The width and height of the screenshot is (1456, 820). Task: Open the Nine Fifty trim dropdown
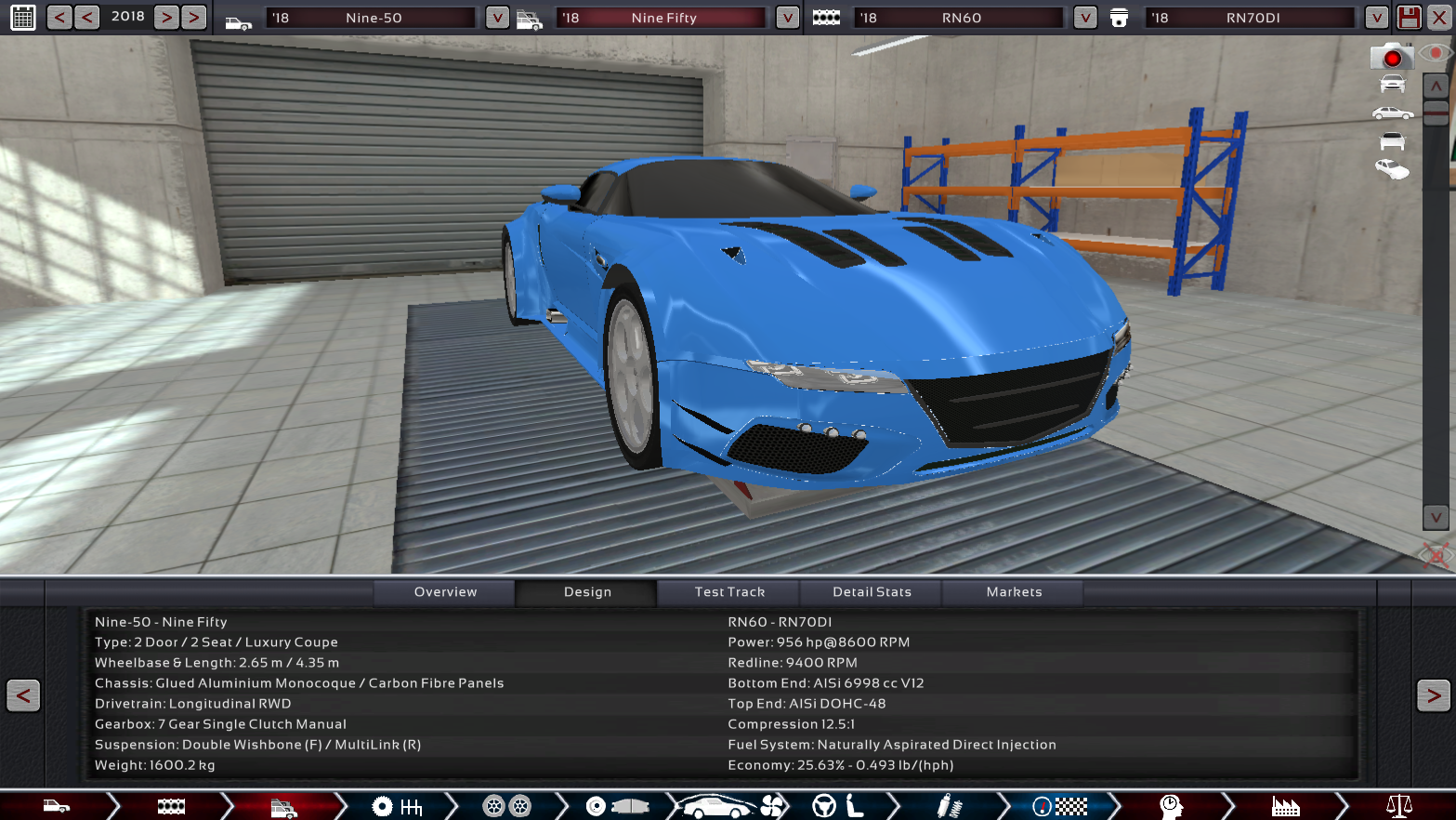click(787, 18)
